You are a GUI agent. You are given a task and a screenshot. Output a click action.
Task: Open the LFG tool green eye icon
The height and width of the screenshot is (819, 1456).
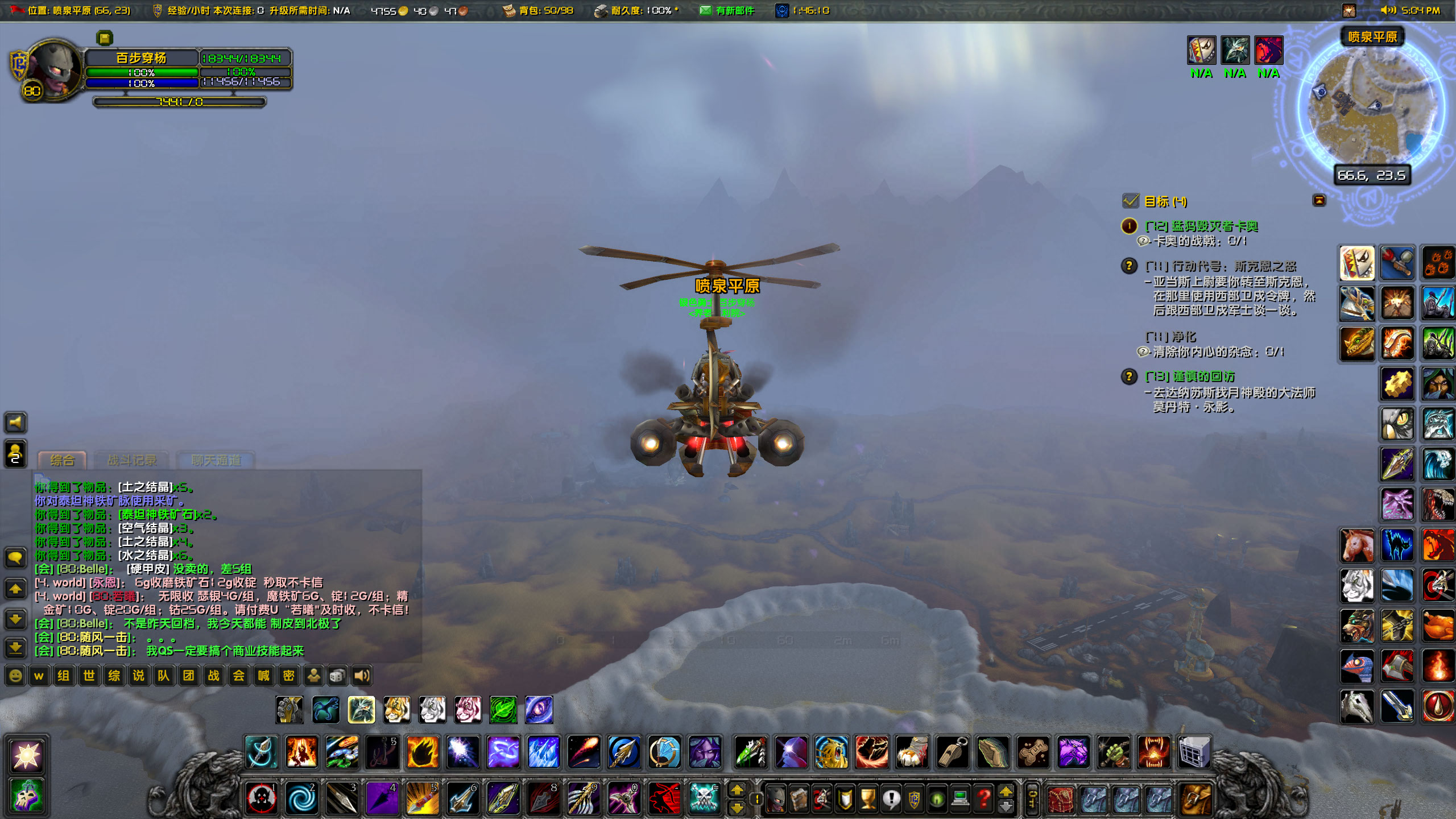(937, 799)
